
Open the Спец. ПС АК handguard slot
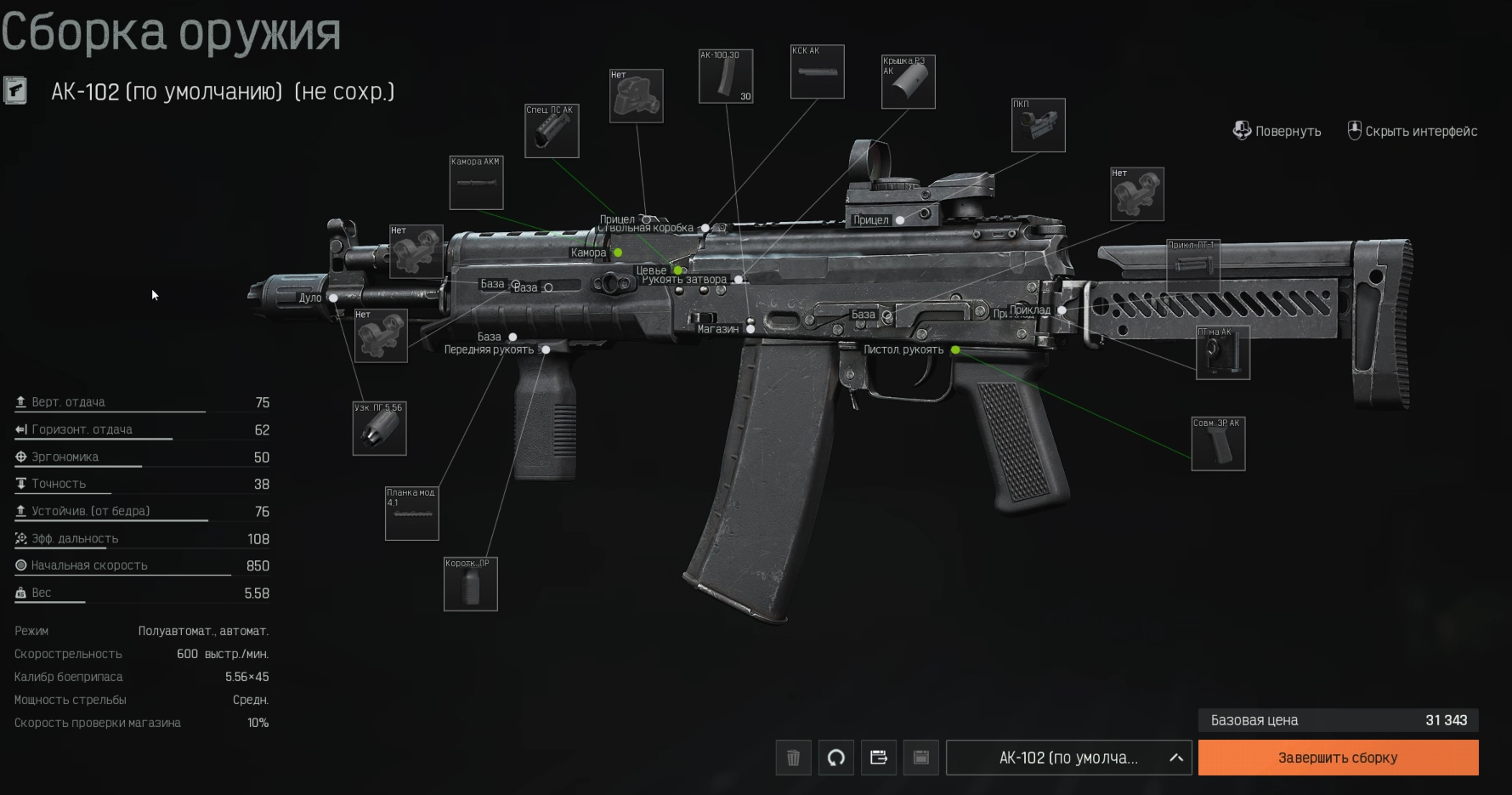(x=552, y=131)
